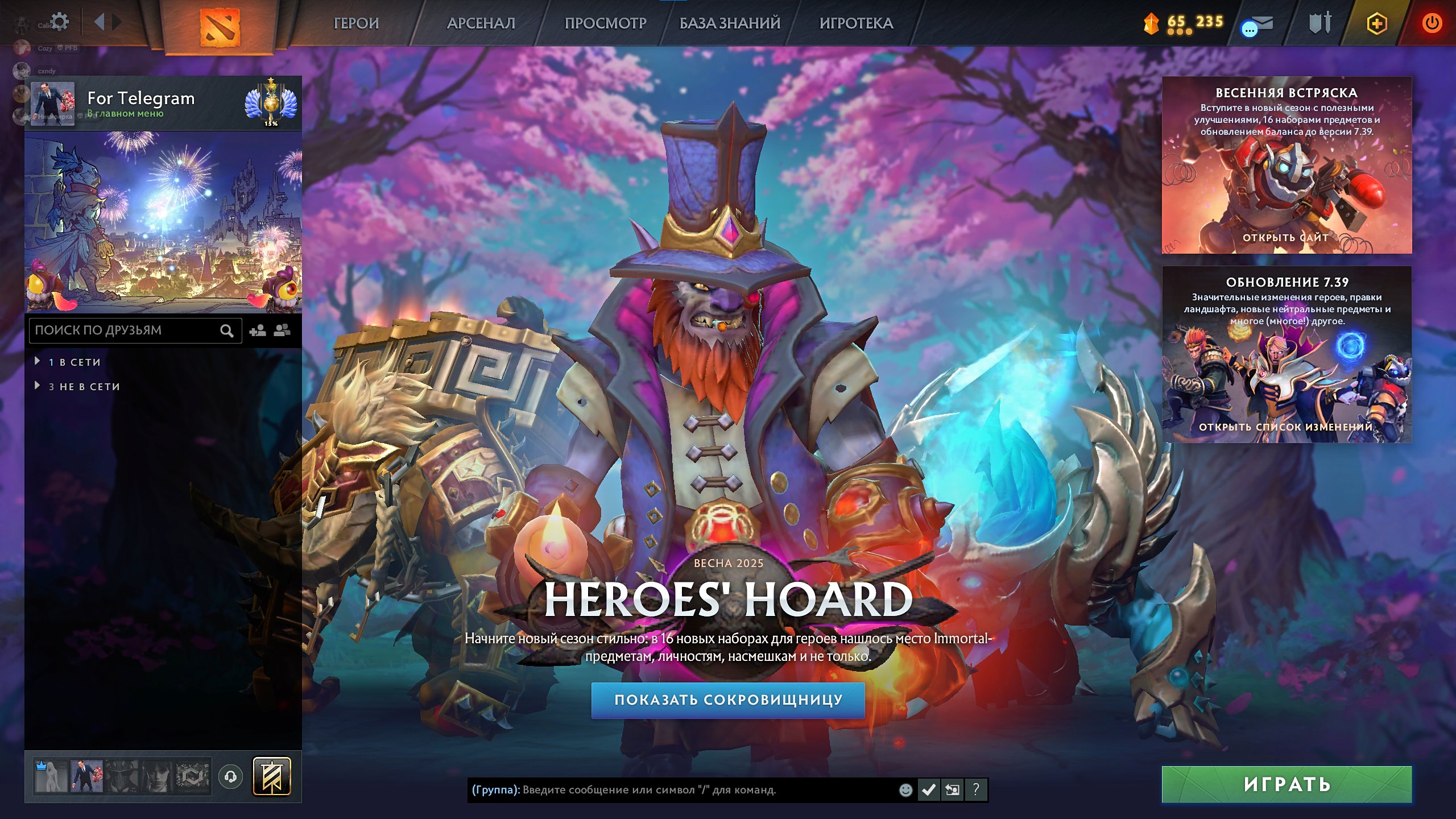Image resolution: width=1456 pixels, height=819 pixels.
Task: Switch to the АРСЕНАЛ tab
Action: pos(479,24)
